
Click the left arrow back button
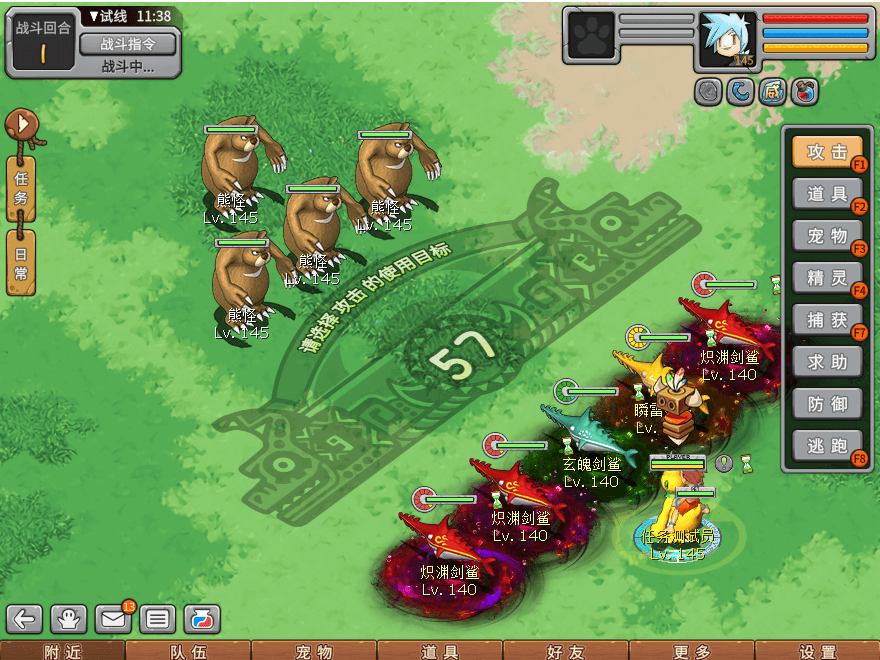pyautogui.click(x=24, y=619)
